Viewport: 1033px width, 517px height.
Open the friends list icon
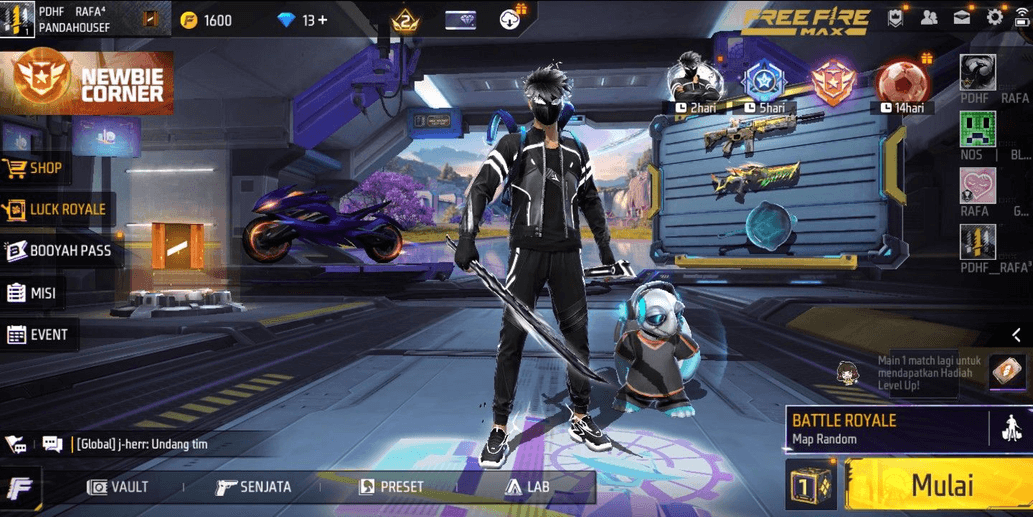pos(929,17)
